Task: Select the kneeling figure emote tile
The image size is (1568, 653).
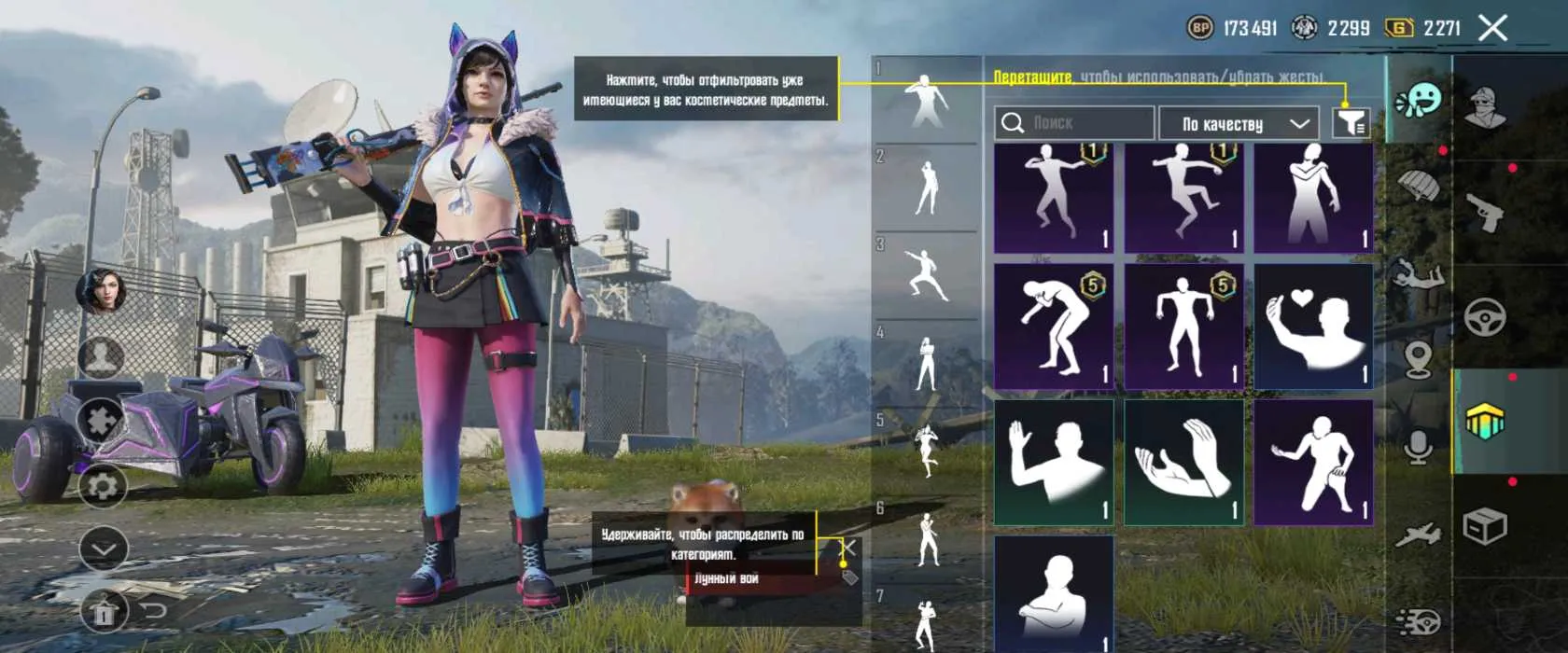Action: coord(1313,462)
